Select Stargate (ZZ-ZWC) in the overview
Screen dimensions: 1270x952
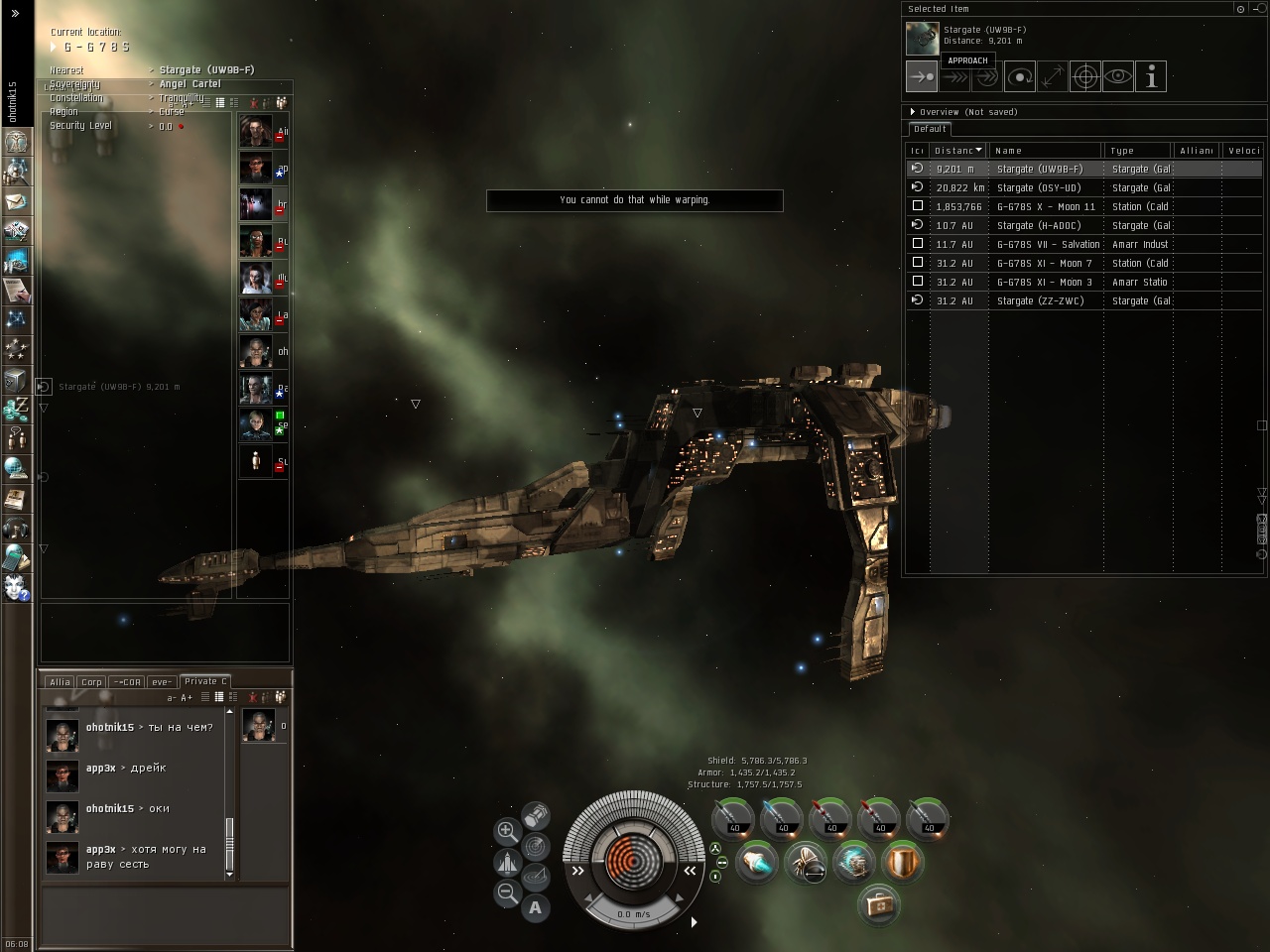click(1040, 300)
